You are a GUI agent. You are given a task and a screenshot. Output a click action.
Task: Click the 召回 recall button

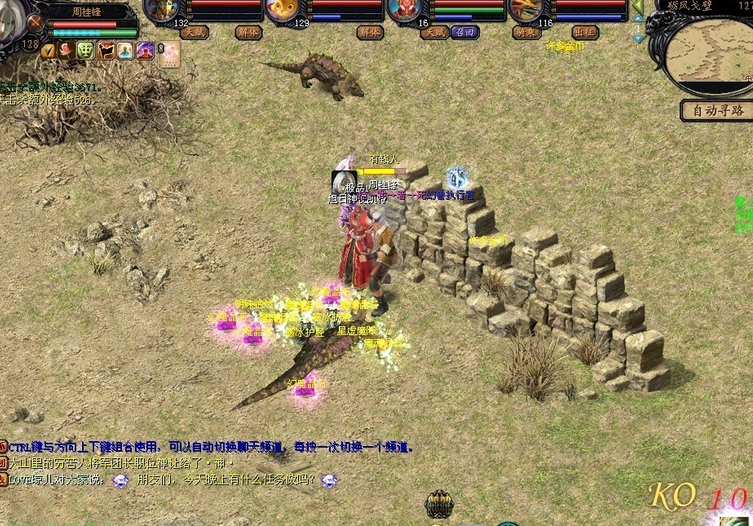463,32
